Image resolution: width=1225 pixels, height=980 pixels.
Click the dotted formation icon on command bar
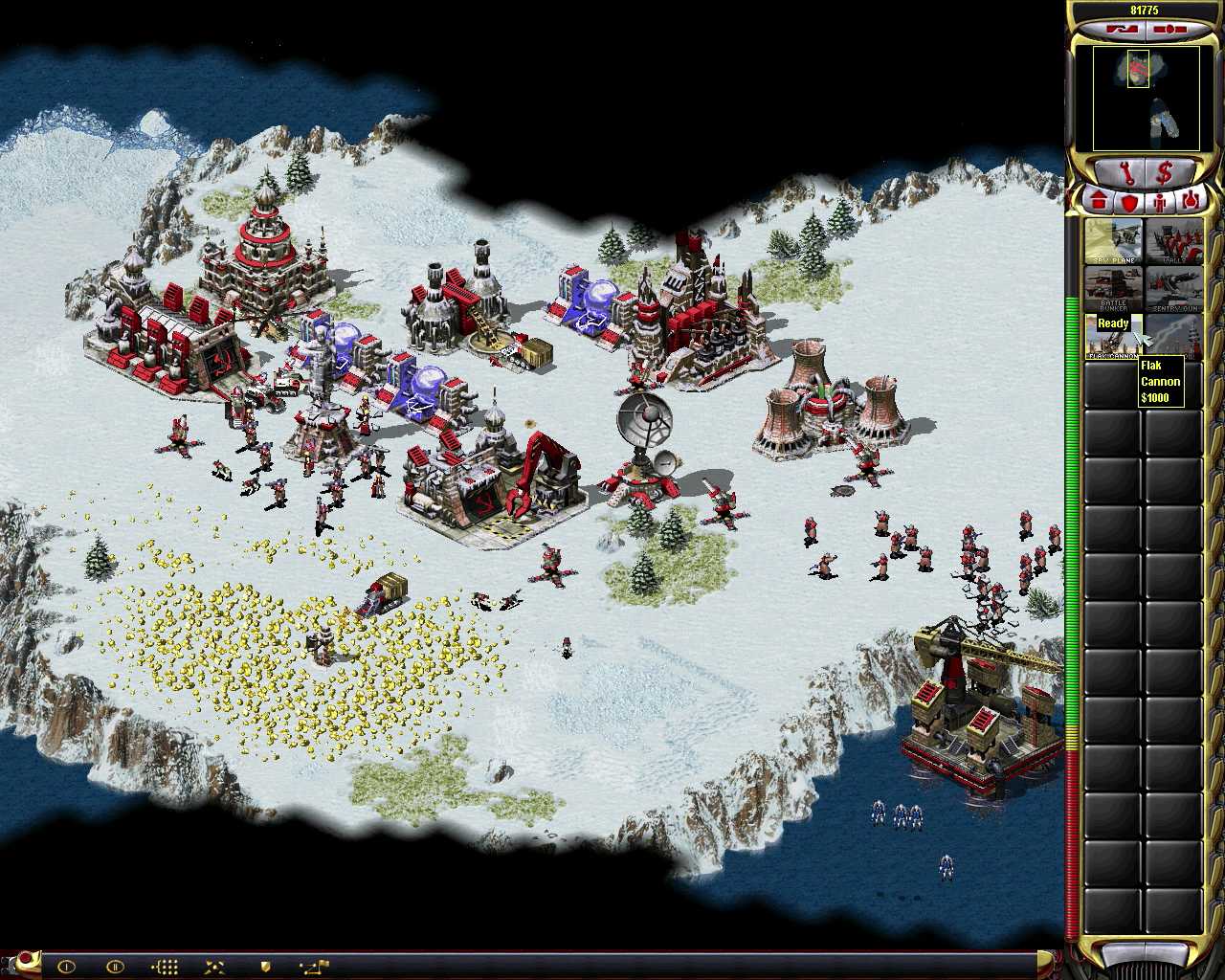tap(166, 967)
